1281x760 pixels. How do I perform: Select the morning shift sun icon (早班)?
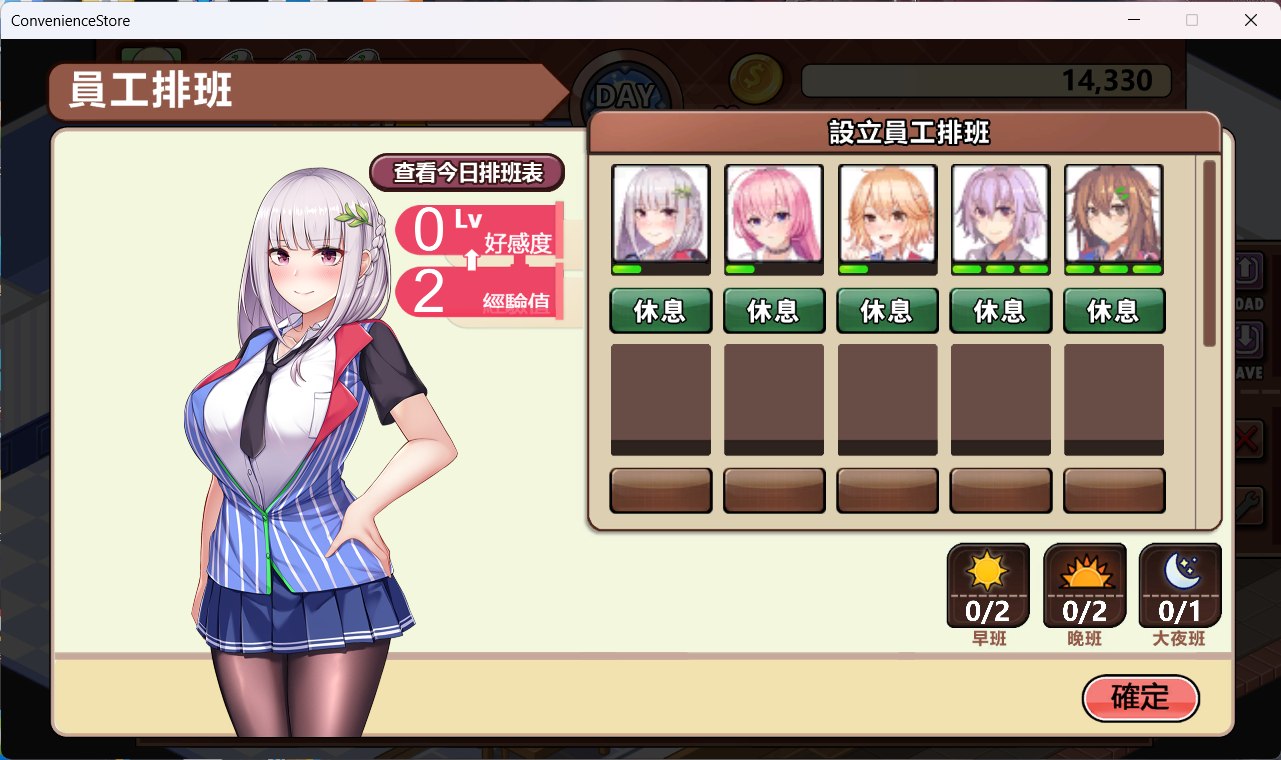987,585
